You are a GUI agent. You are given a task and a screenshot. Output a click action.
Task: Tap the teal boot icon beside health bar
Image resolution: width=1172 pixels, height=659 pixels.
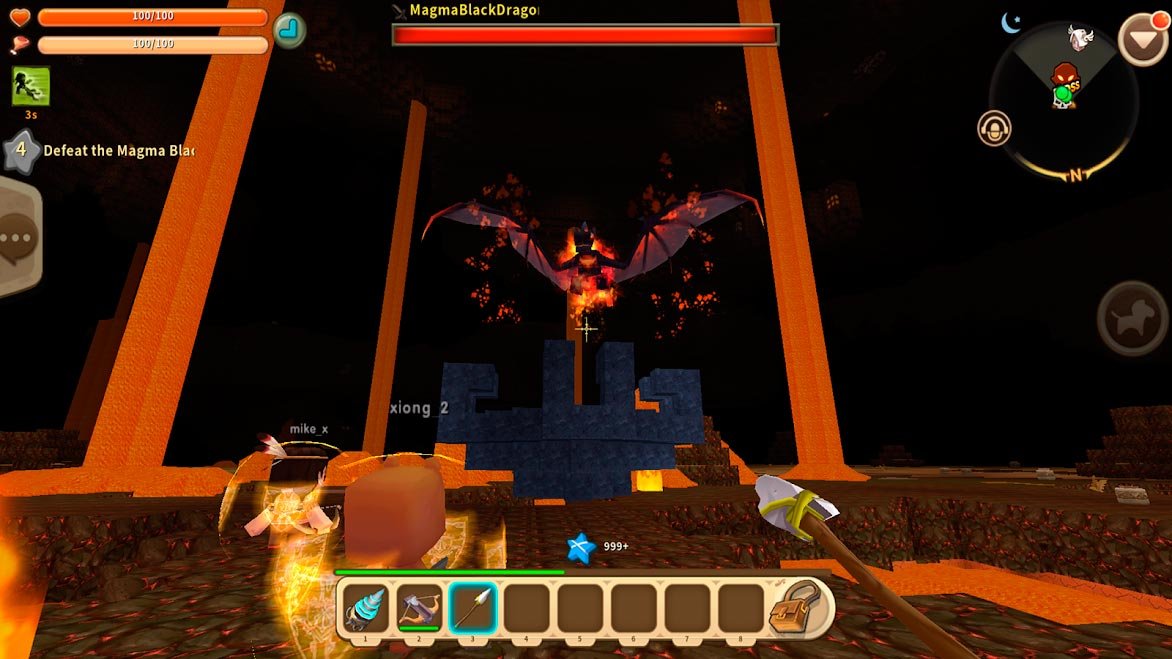point(289,30)
